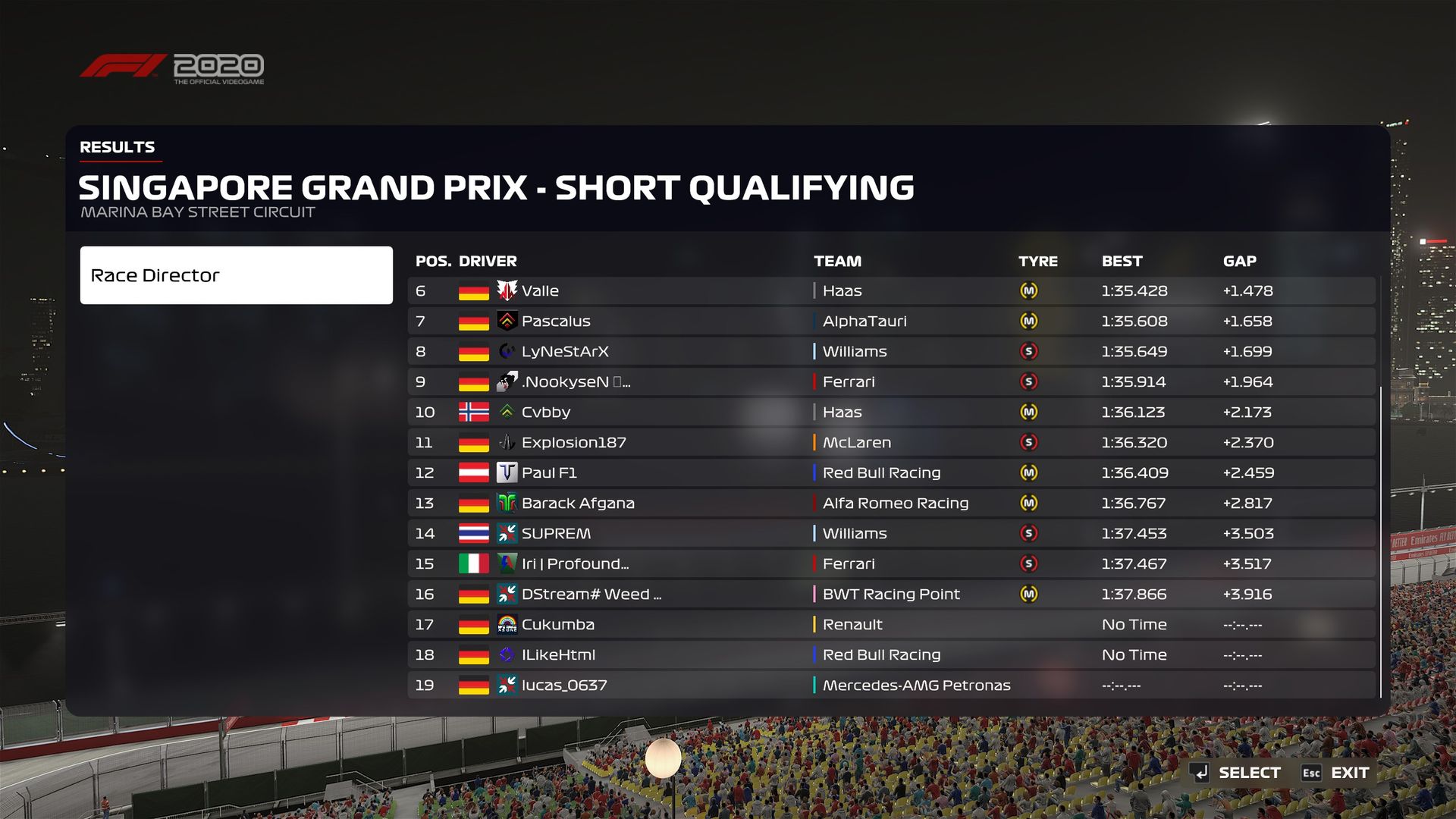Viewport: 1456px width, 819px height.
Task: Select the .NookyseN Ferrari row
Action: point(890,382)
